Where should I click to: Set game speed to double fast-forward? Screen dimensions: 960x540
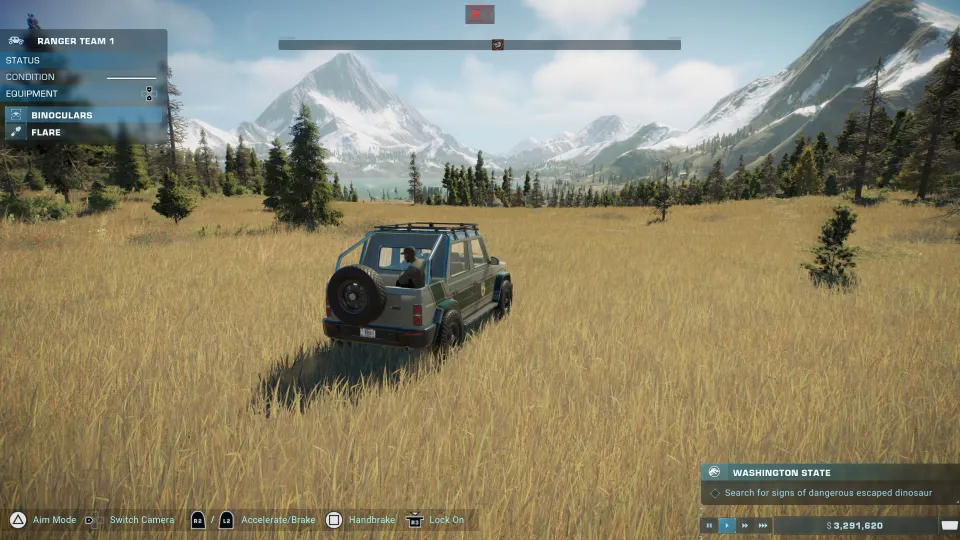[745, 525]
